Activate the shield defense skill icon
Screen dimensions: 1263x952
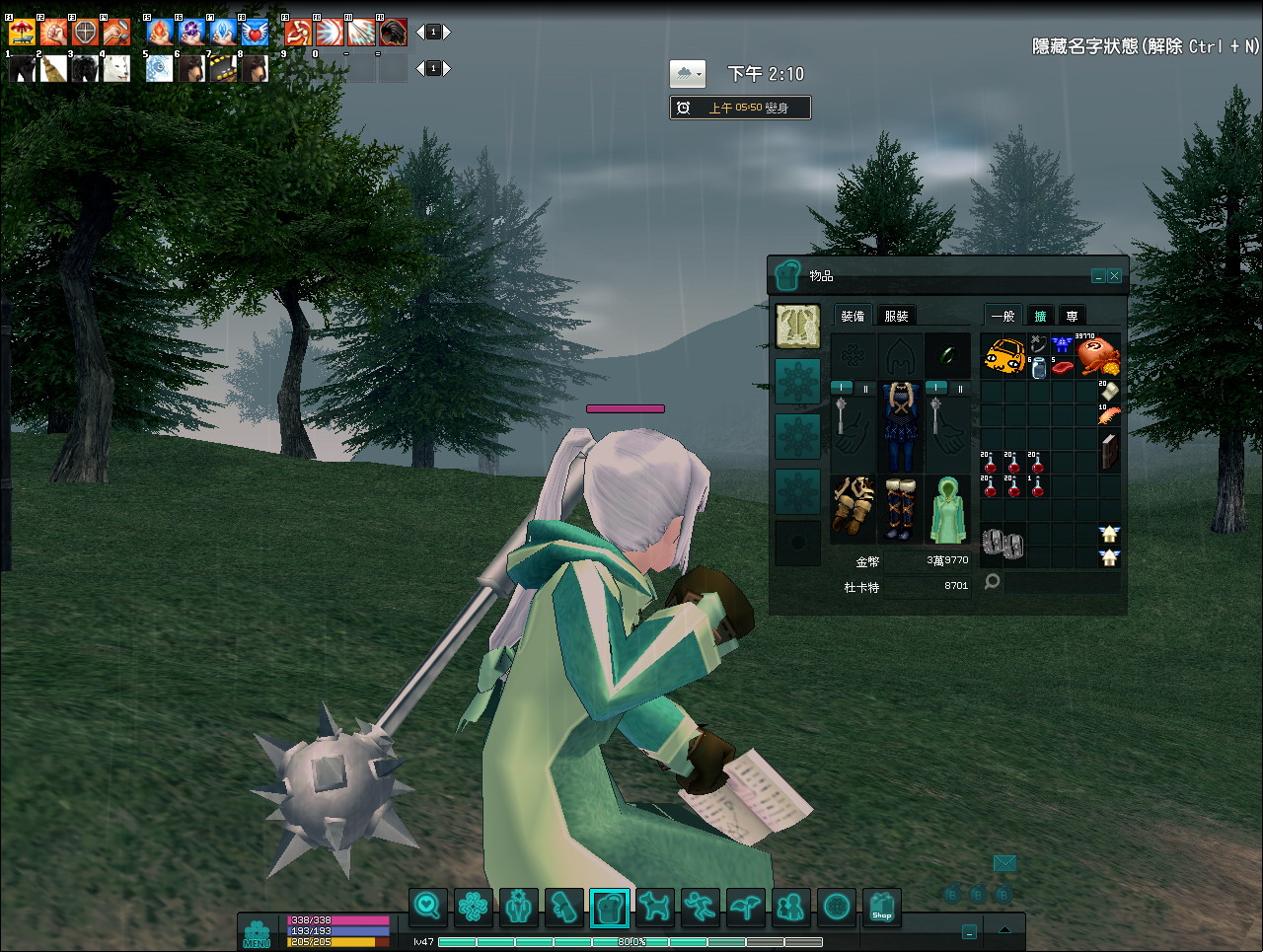point(85,33)
